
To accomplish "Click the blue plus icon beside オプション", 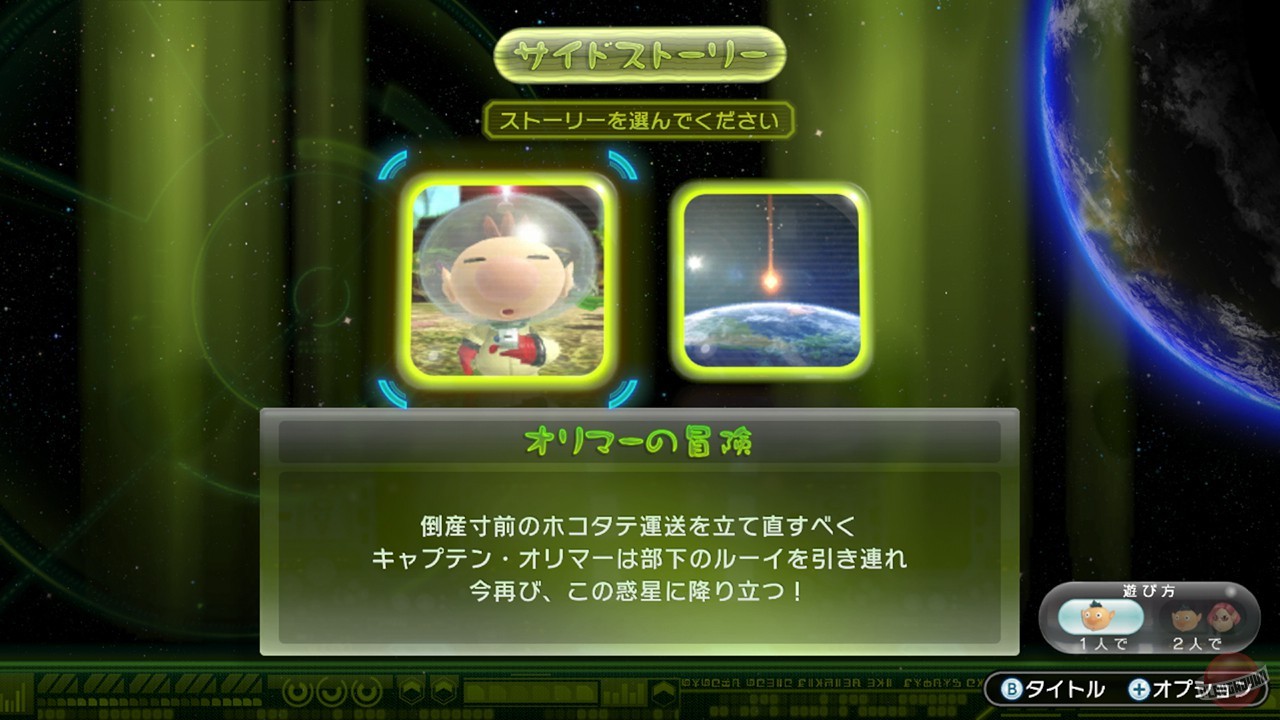I will pos(1139,689).
